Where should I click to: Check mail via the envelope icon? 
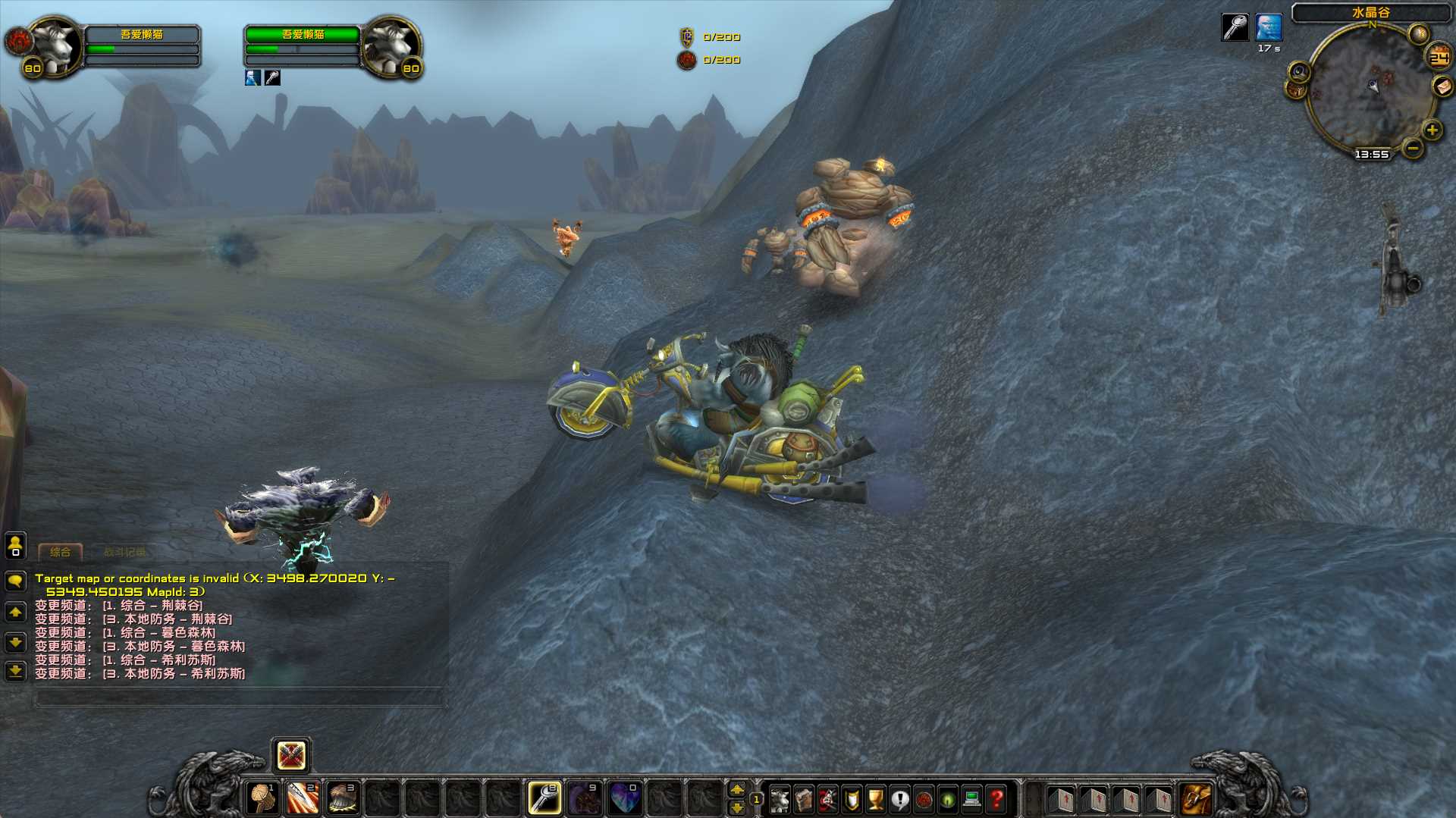click(1442, 86)
